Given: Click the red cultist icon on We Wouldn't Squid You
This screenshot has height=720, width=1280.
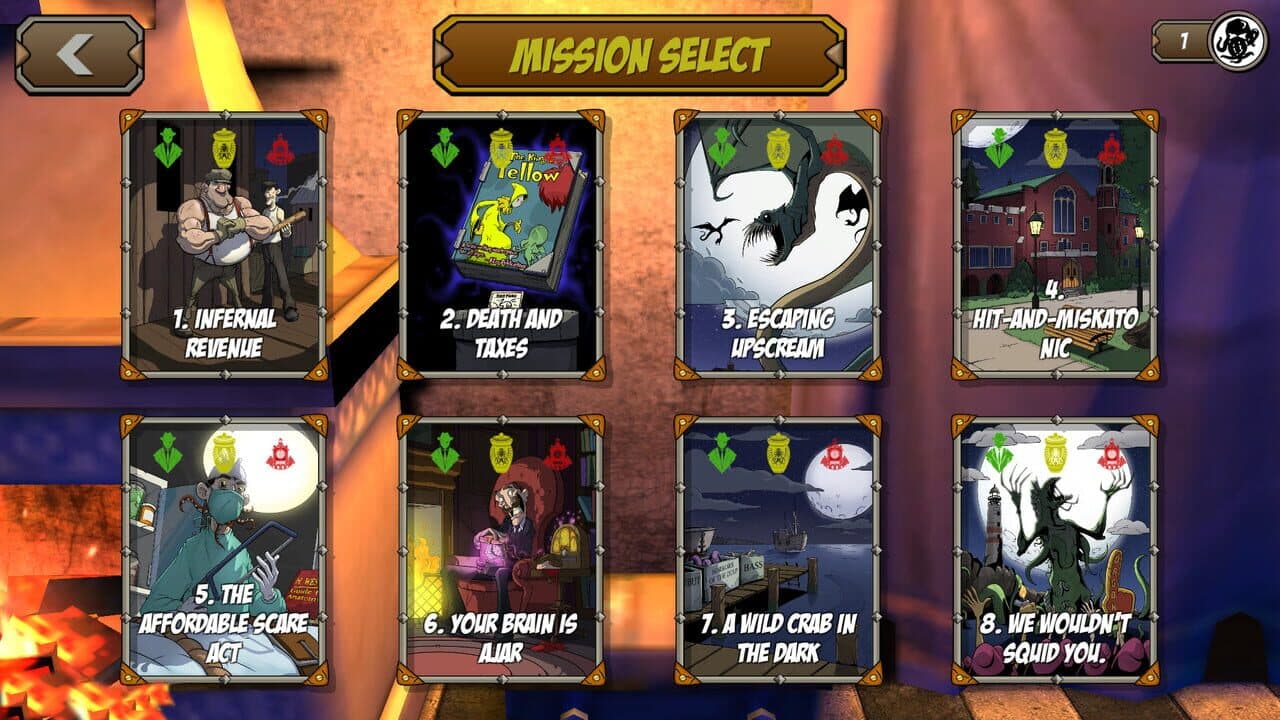Looking at the screenshot, I should coord(1110,455).
